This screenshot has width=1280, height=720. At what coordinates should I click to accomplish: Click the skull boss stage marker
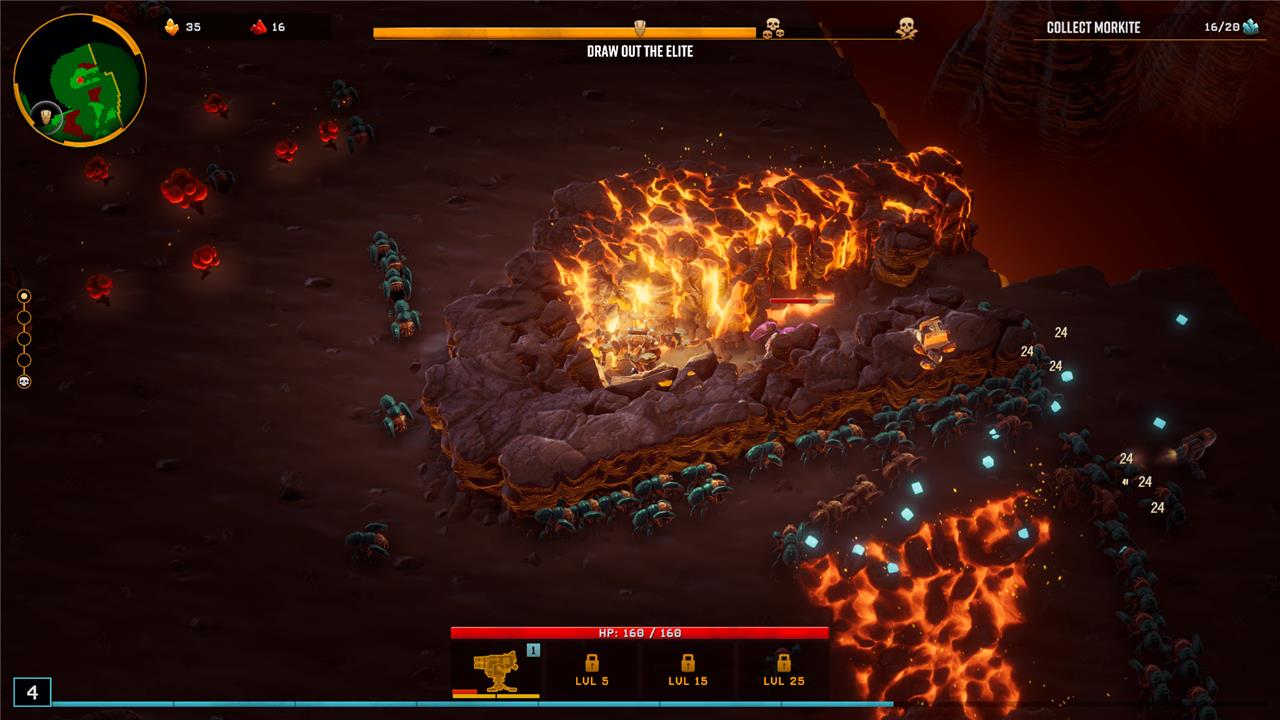coord(24,381)
